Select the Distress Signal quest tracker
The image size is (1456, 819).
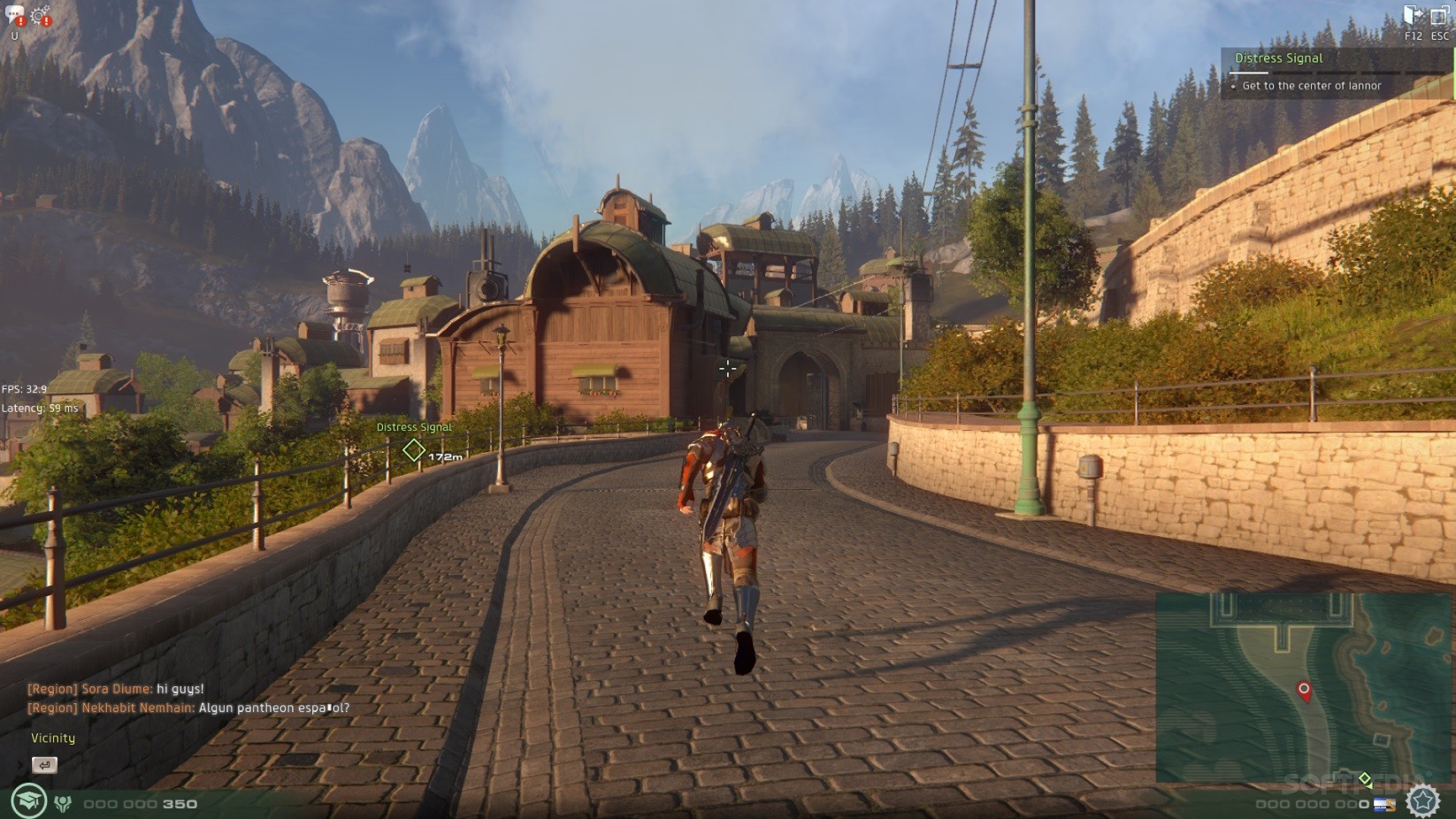tap(1278, 58)
